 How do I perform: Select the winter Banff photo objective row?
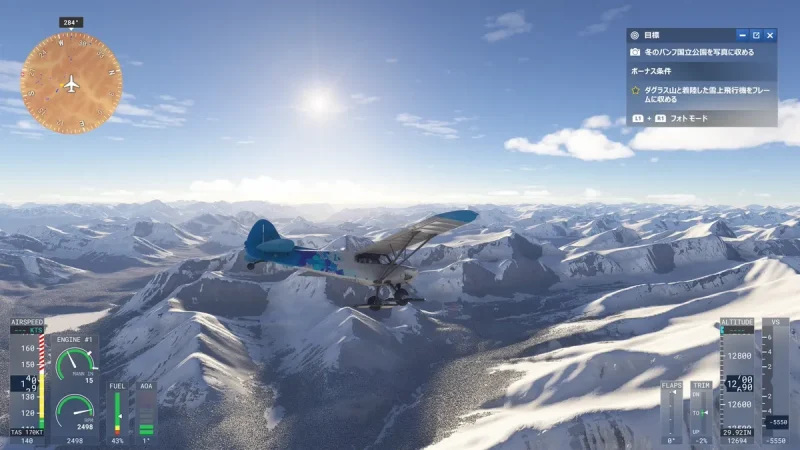click(x=700, y=52)
